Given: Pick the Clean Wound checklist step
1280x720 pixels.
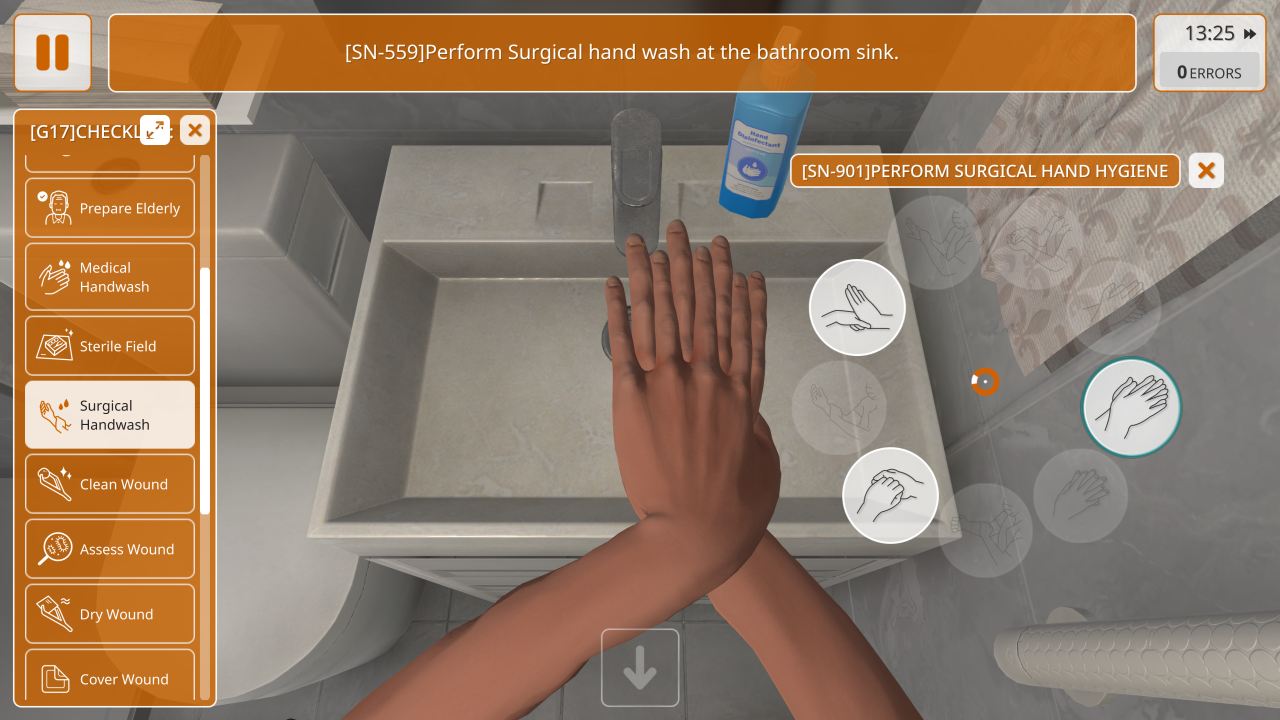Looking at the screenshot, I should tap(110, 484).
